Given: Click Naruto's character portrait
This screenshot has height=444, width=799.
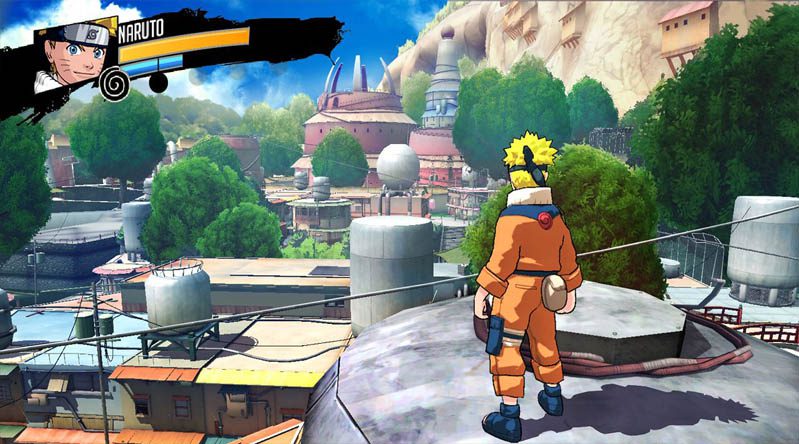Looking at the screenshot, I should pyautogui.click(x=73, y=55).
